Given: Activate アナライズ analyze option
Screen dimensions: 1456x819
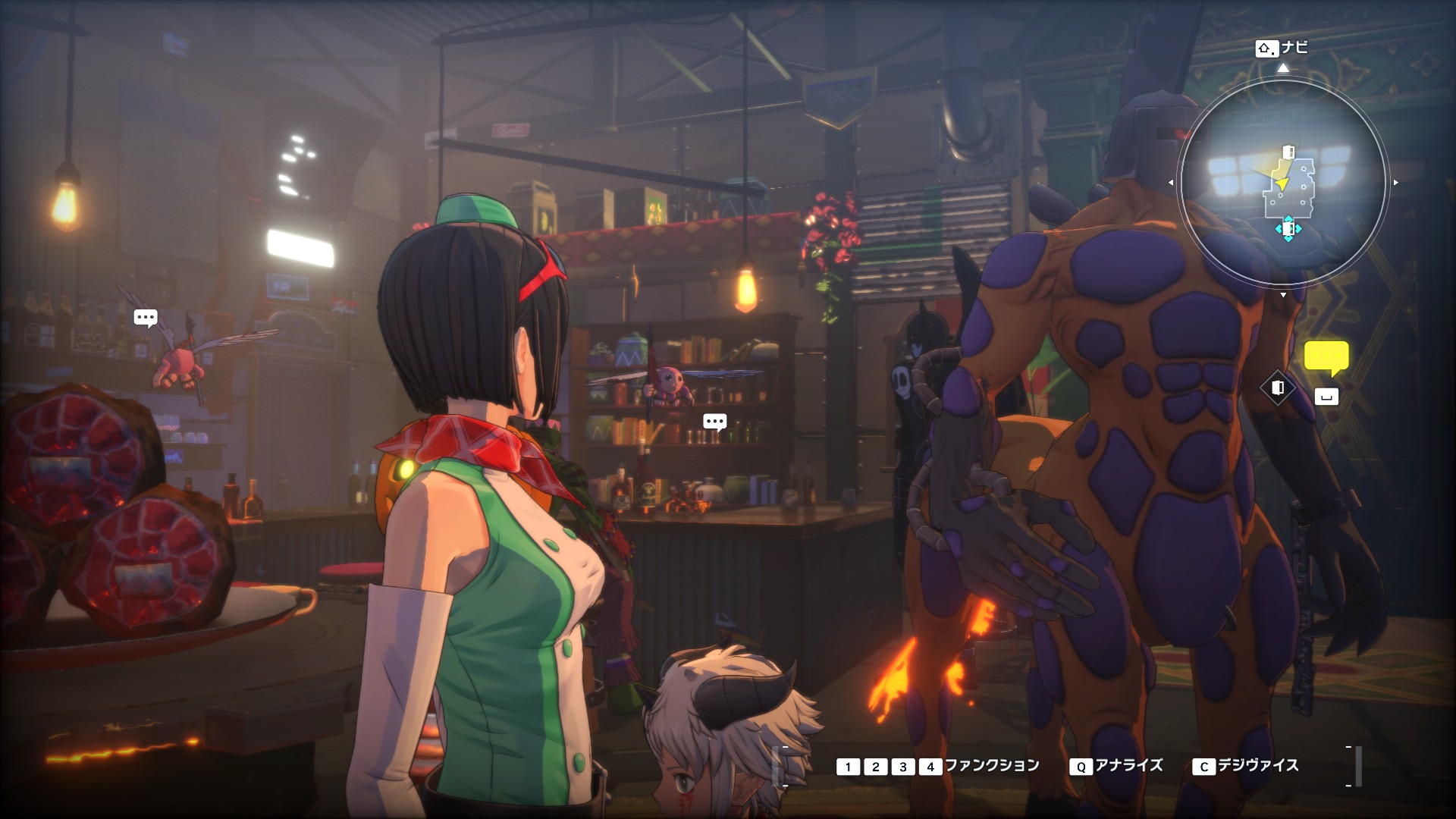Looking at the screenshot, I should tap(1128, 766).
